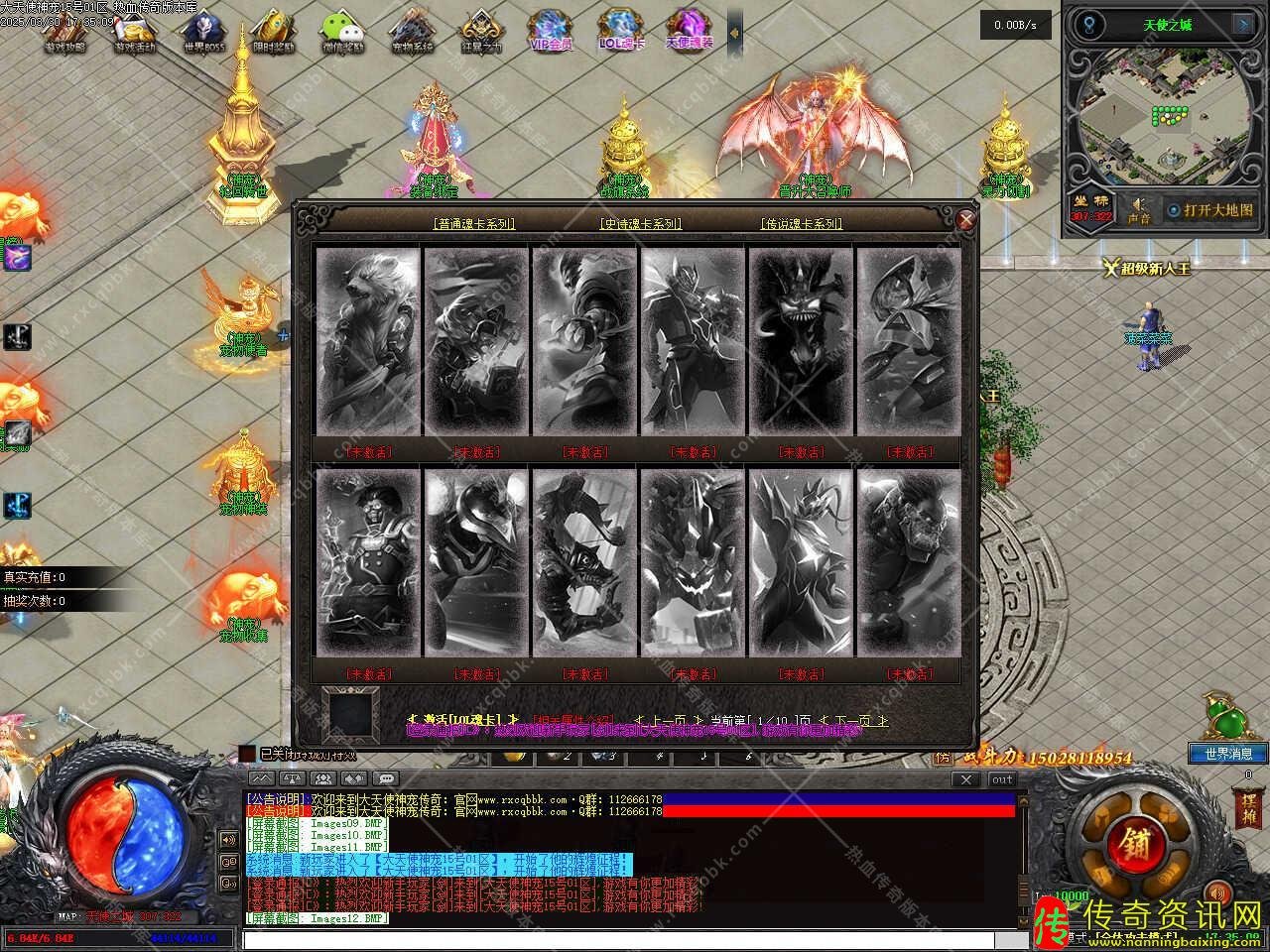Open the 世界消息 world message button
The width and height of the screenshot is (1270, 952).
click(1227, 754)
